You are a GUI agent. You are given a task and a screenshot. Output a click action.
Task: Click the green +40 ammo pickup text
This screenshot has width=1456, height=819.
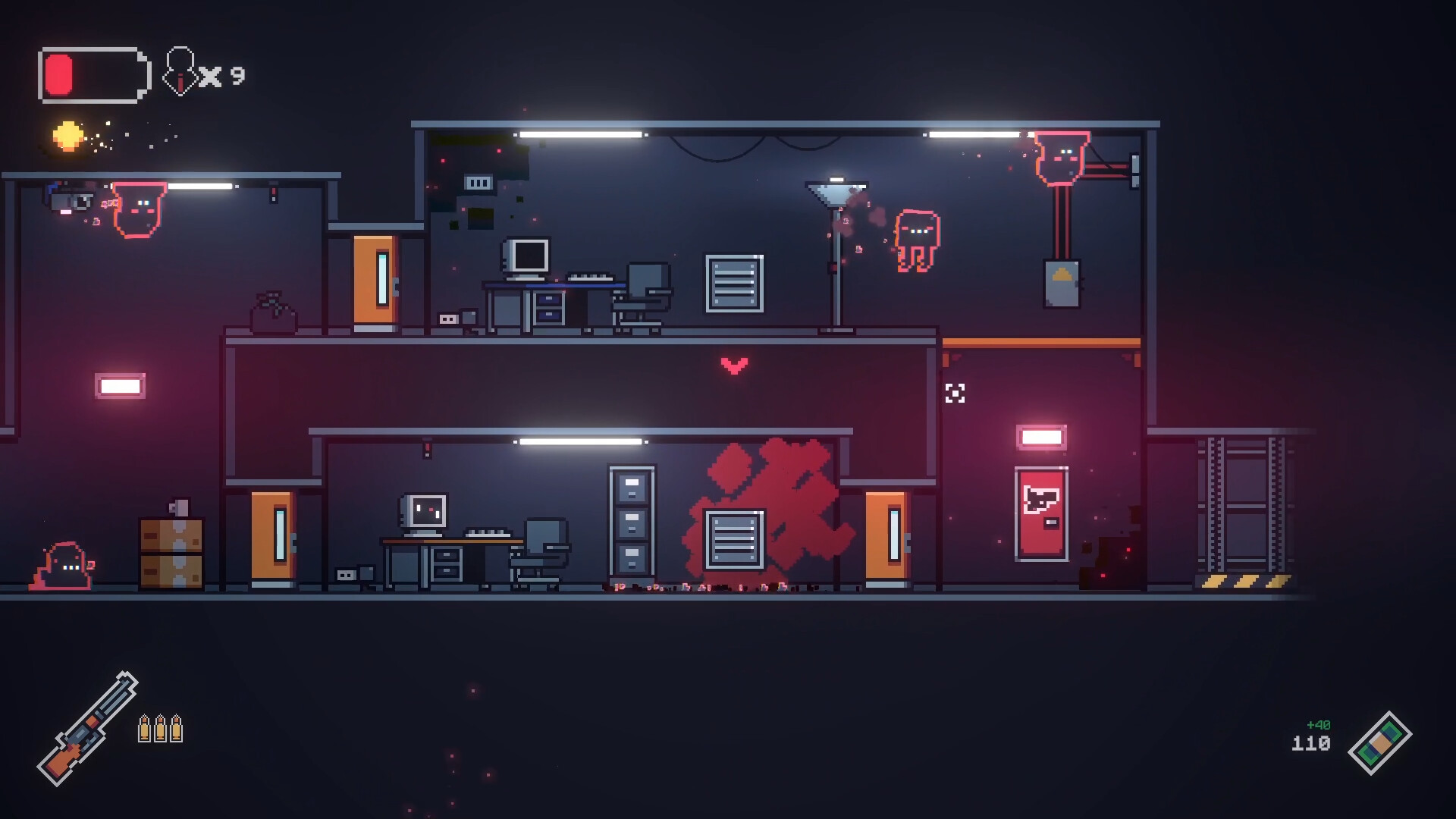coord(1317,724)
